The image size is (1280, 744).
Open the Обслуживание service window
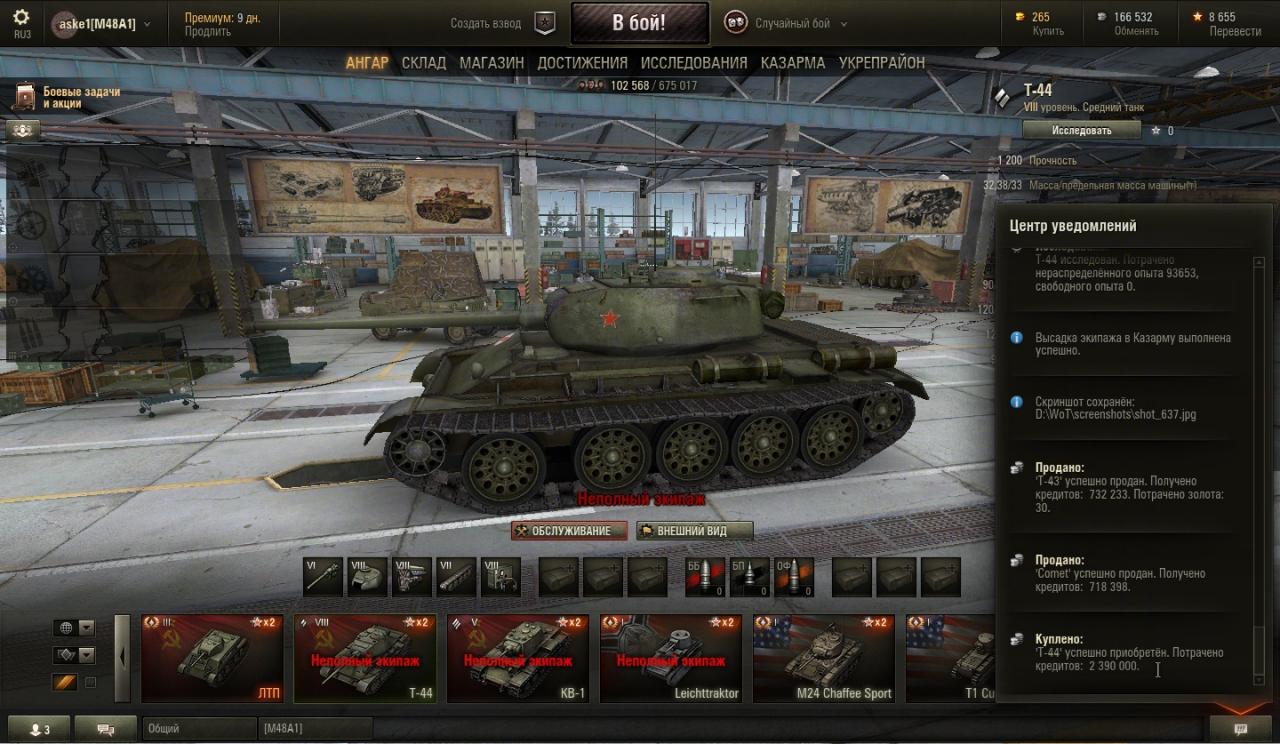pyautogui.click(x=569, y=531)
